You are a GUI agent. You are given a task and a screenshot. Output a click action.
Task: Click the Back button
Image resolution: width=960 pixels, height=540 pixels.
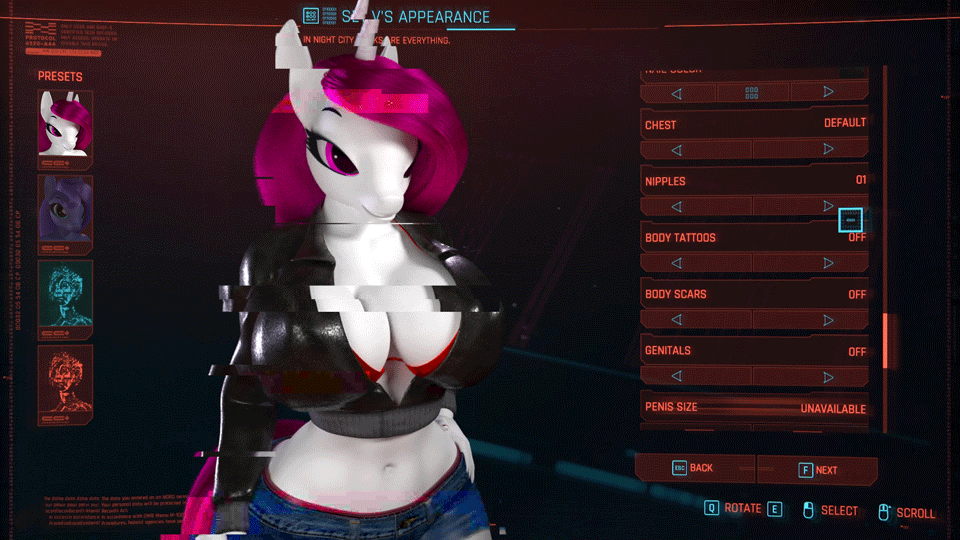[x=695, y=468]
